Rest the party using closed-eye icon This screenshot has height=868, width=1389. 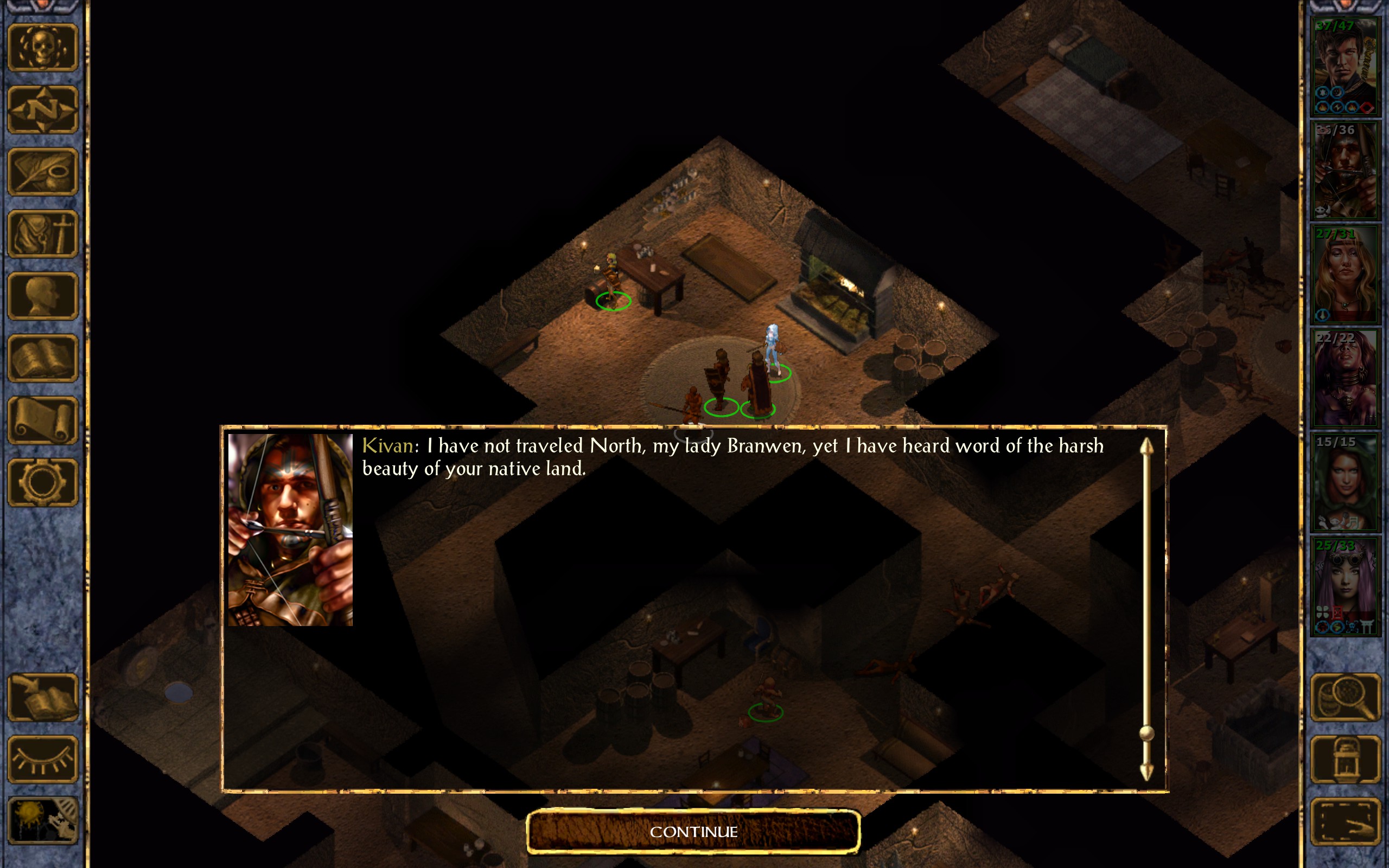coord(42,759)
